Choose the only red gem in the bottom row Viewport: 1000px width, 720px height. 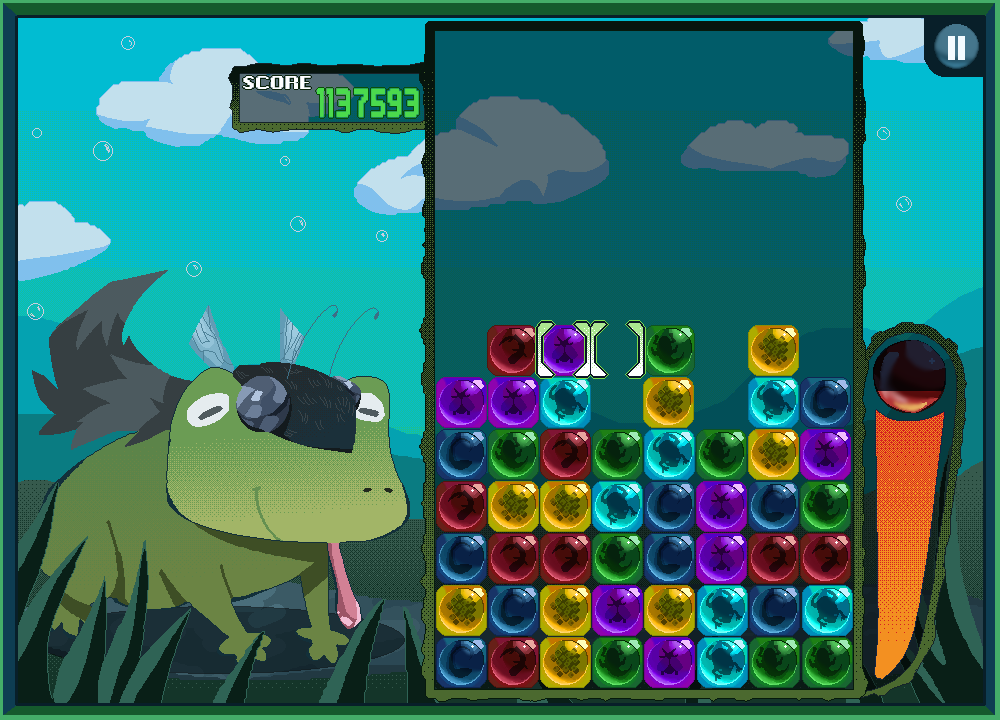click(513, 662)
